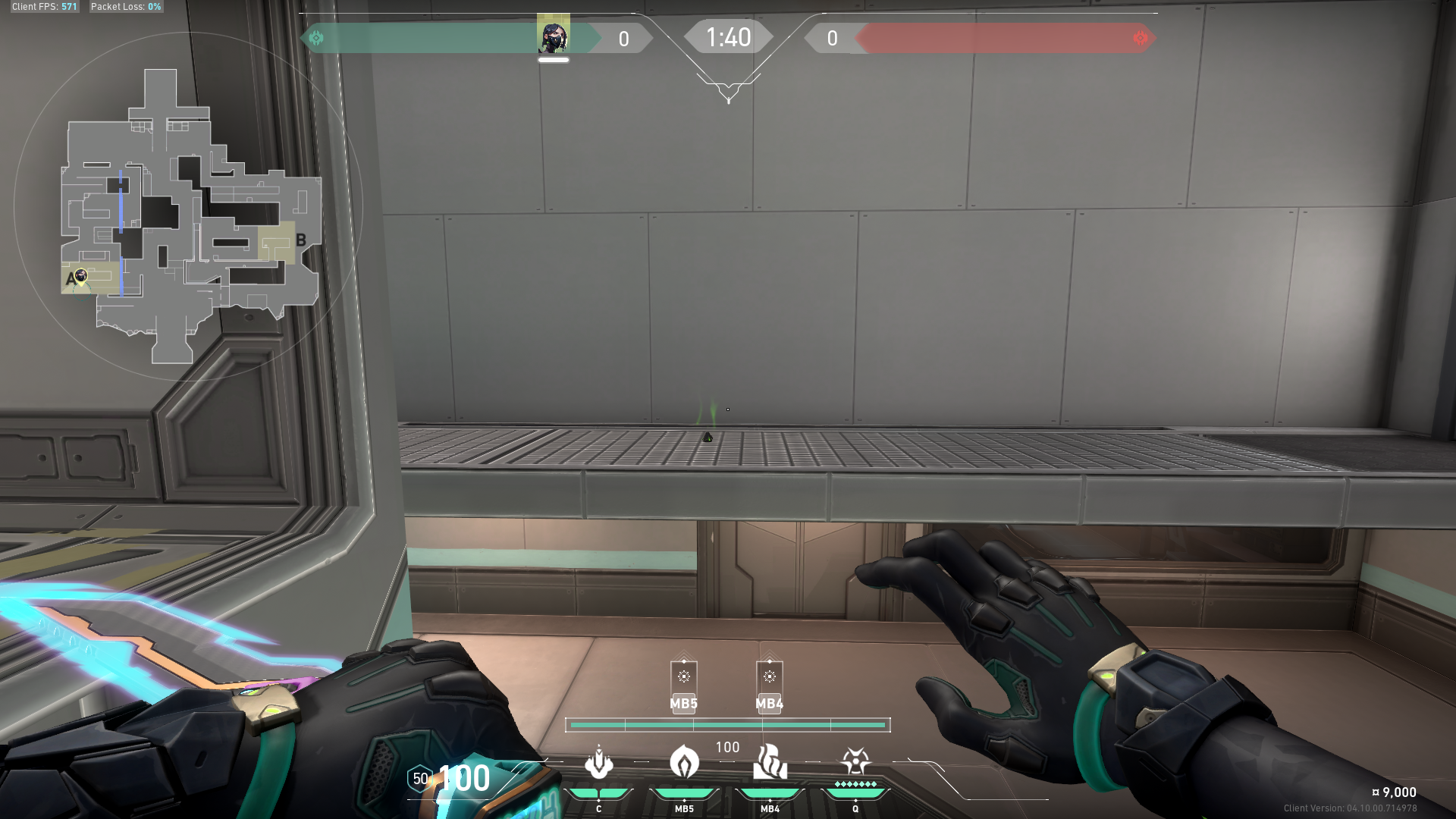Activate the Snake Bite ability icon
This screenshot has height=819, width=1456.
point(599,764)
